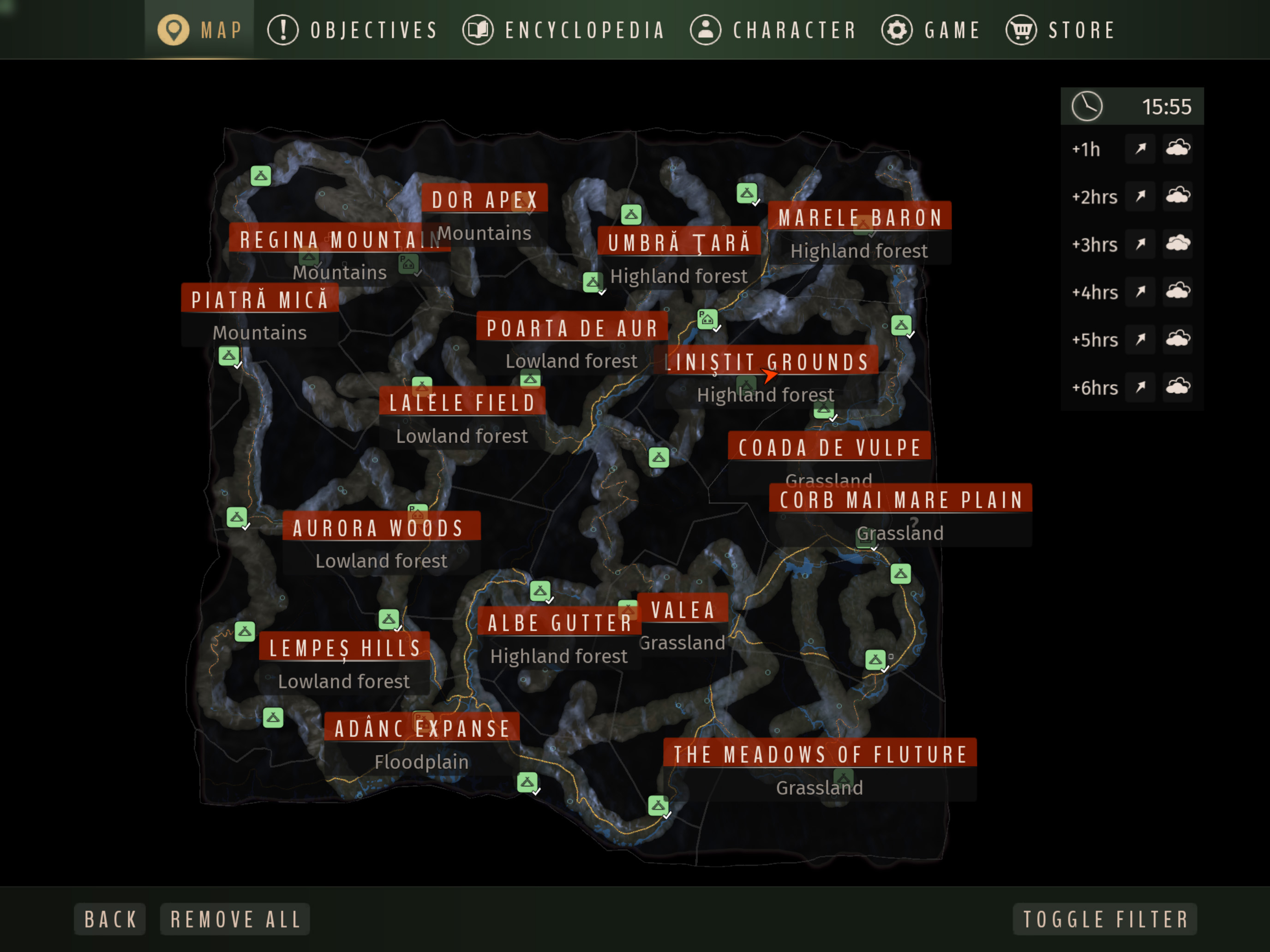Toggle the map filter
The width and height of the screenshot is (1270, 952).
coord(1105,919)
